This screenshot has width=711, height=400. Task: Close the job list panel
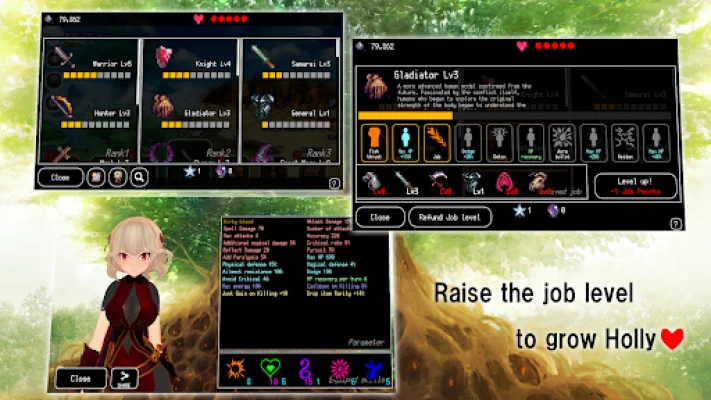pyautogui.click(x=60, y=177)
